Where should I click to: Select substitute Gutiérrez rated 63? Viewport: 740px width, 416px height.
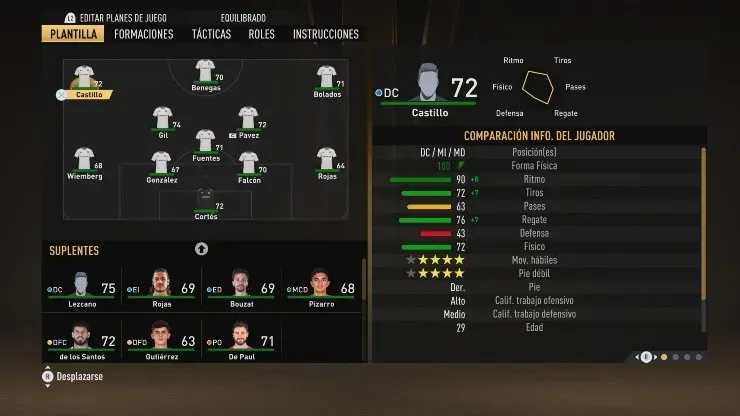click(161, 341)
